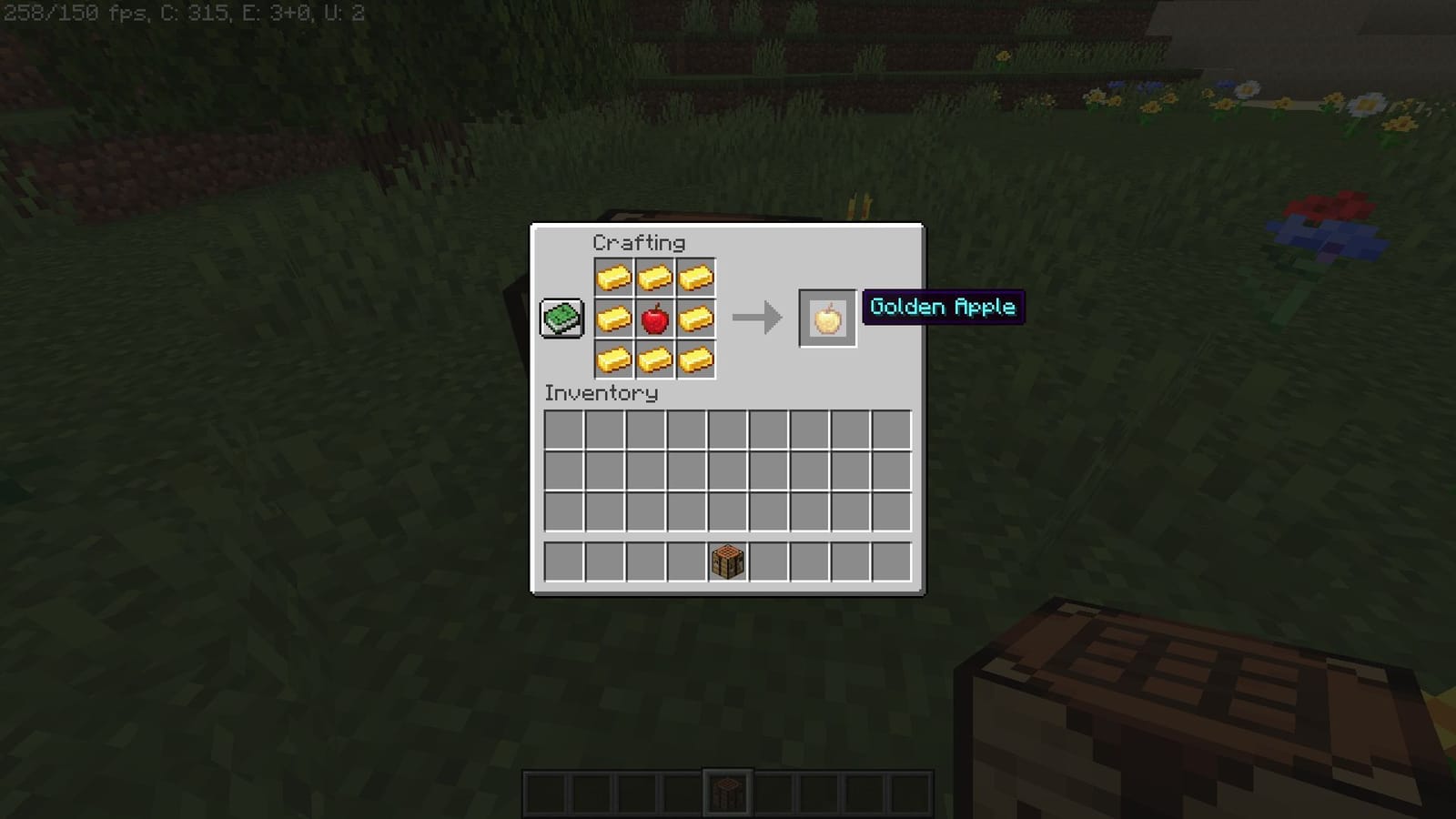1456x819 pixels.
Task: Pick up the gold ingot in top-left grid slot
Action: click(612, 276)
